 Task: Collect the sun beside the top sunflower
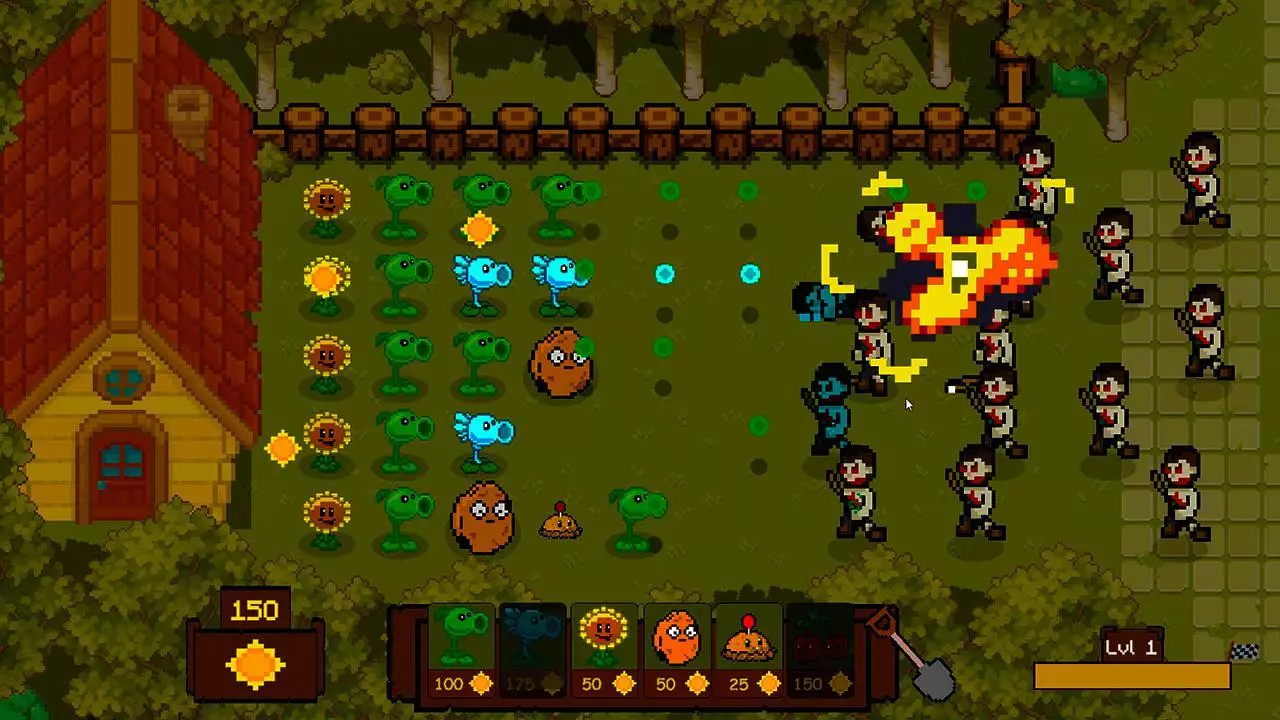coord(480,228)
